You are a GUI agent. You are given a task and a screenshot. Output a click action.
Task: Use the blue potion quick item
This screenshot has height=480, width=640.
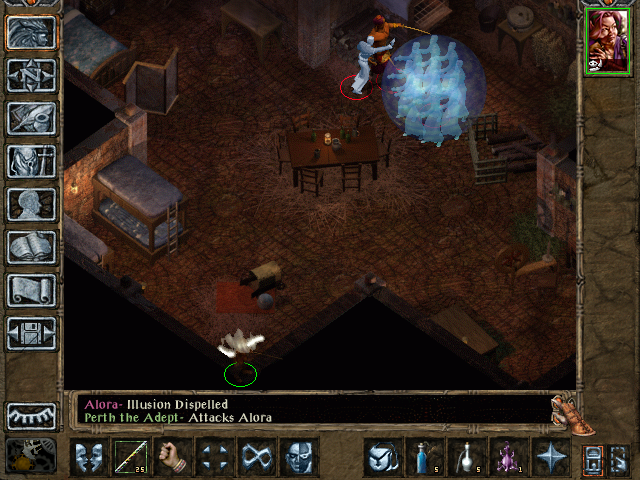coord(424,457)
